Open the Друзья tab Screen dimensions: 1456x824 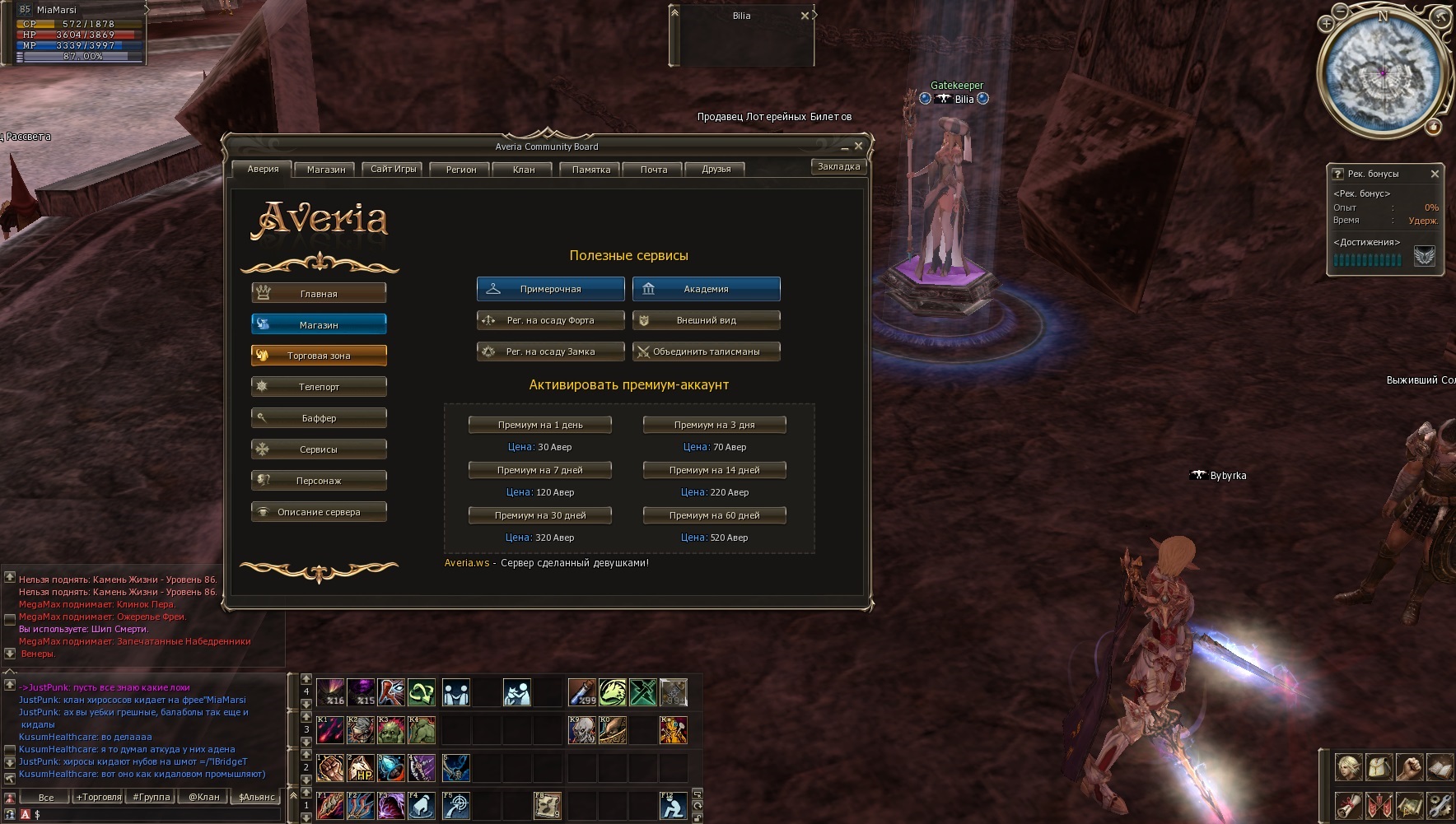coord(716,170)
